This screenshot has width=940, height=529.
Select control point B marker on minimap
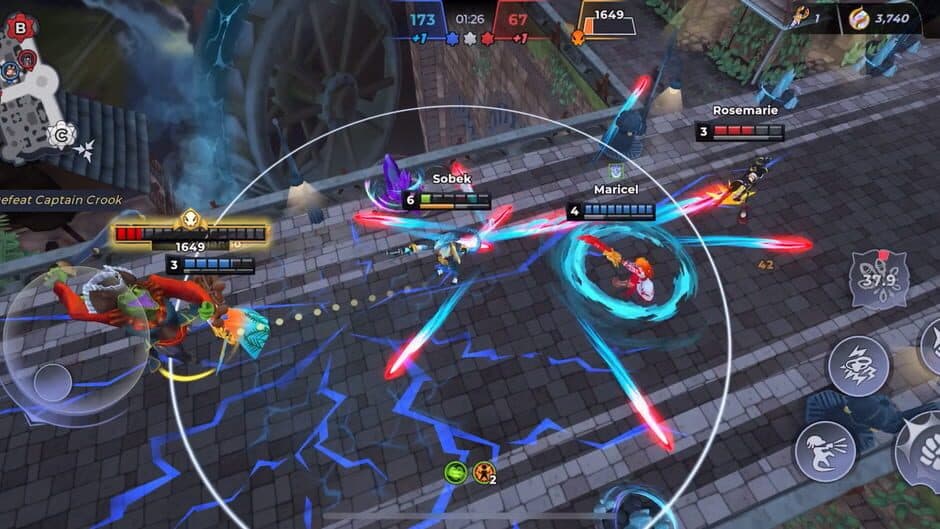(20, 28)
